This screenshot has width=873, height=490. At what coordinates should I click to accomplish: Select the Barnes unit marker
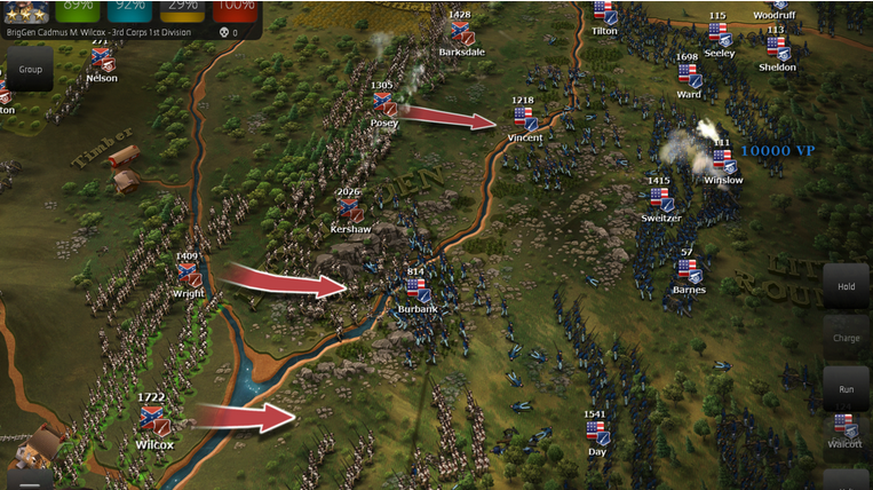[688, 271]
